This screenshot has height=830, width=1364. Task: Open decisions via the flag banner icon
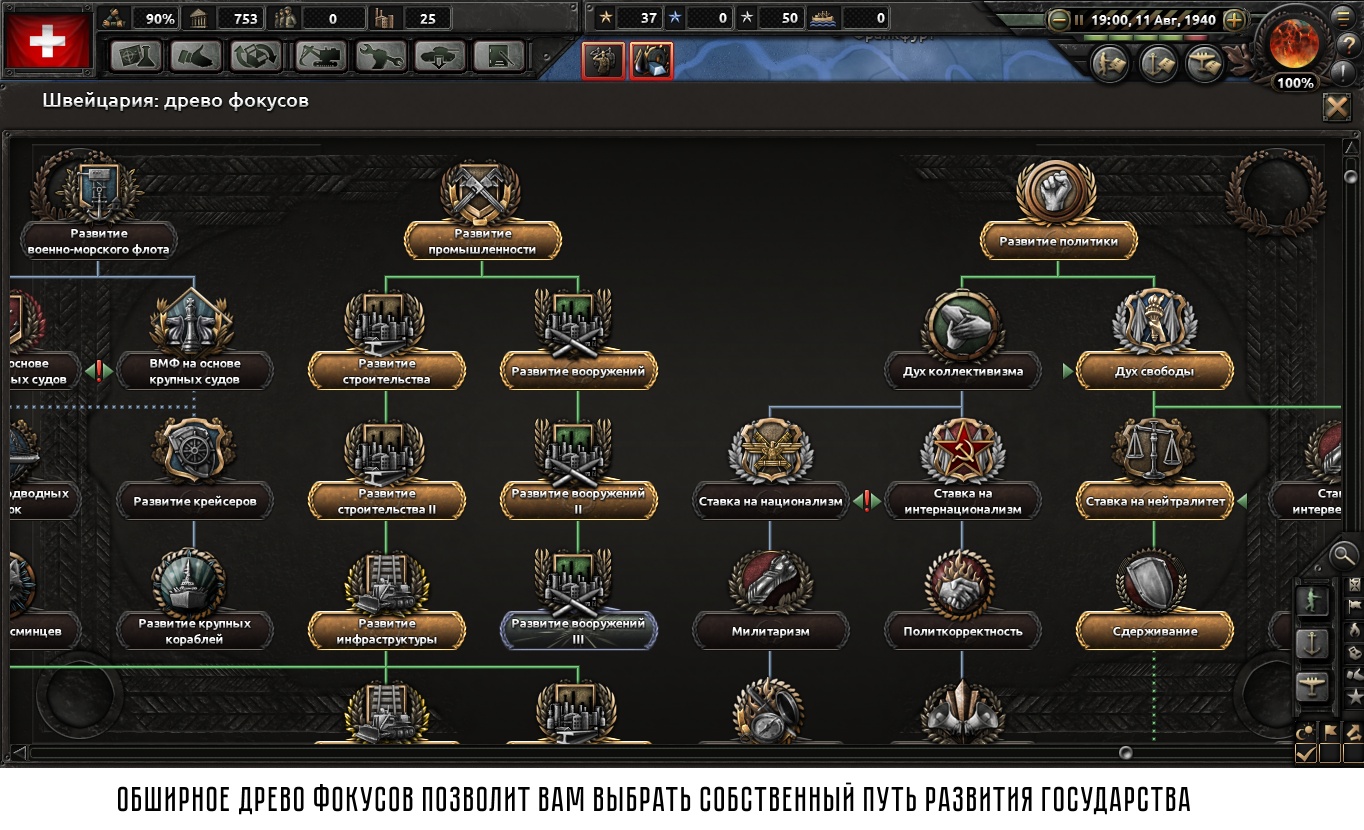coord(1353,605)
